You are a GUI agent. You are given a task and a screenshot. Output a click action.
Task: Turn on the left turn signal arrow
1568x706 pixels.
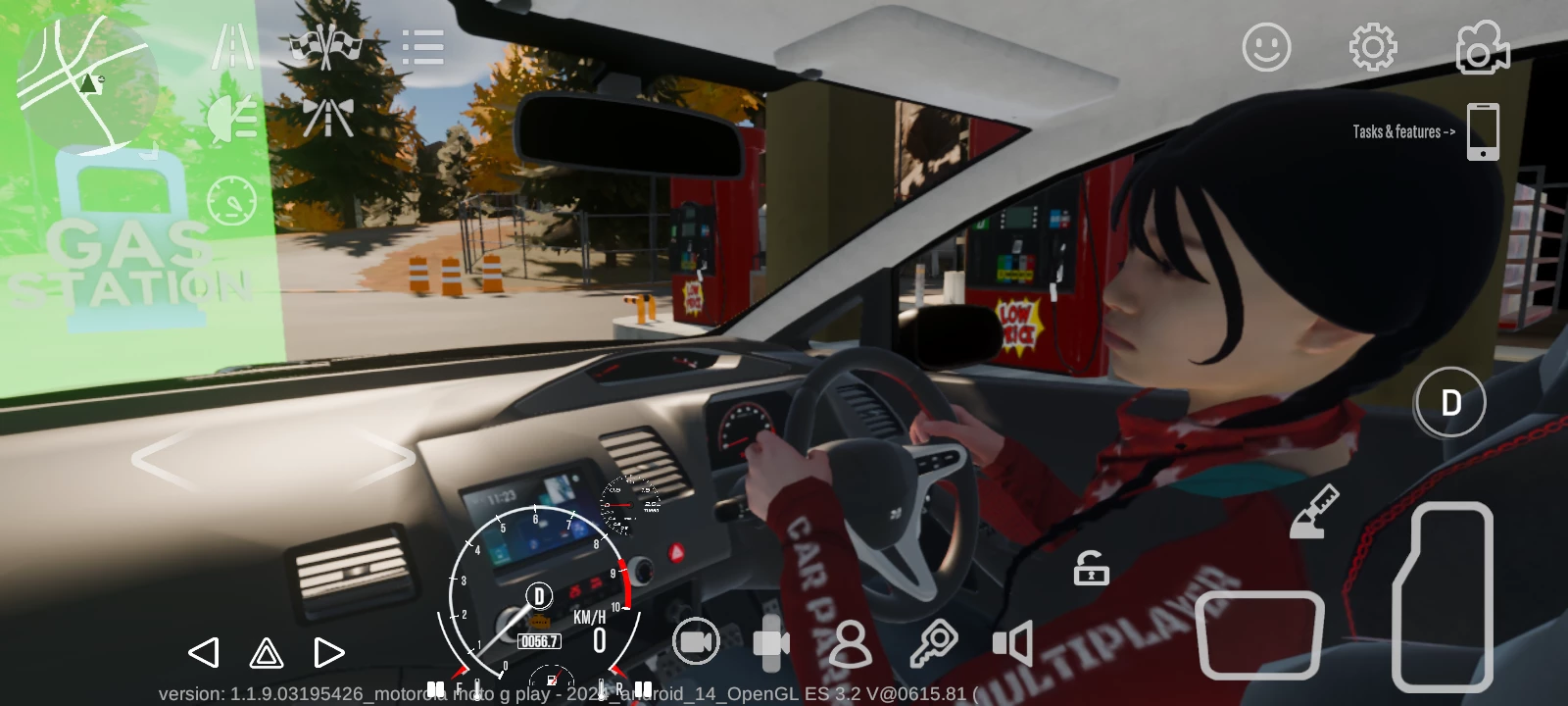coord(203,653)
